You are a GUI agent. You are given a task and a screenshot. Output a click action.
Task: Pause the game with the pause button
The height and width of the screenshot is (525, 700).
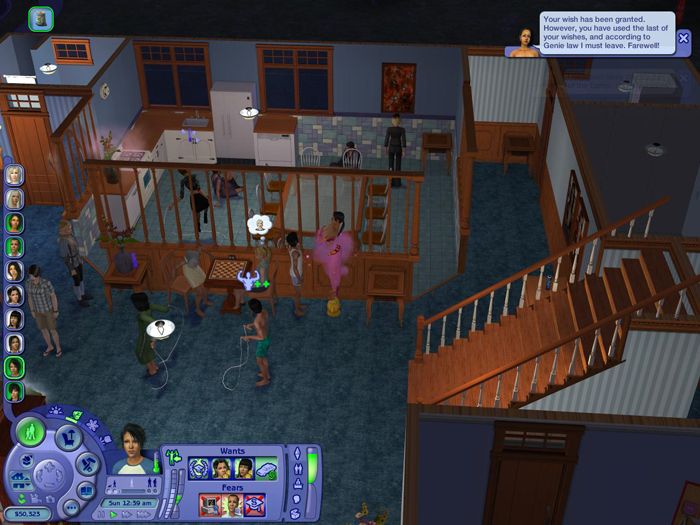(x=101, y=513)
